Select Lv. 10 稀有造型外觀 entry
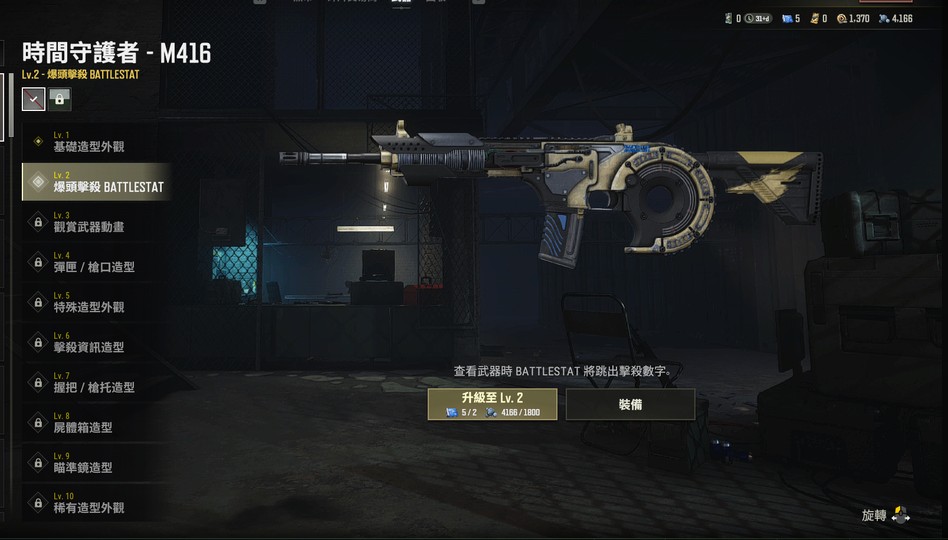This screenshot has width=948, height=540. 95,502
